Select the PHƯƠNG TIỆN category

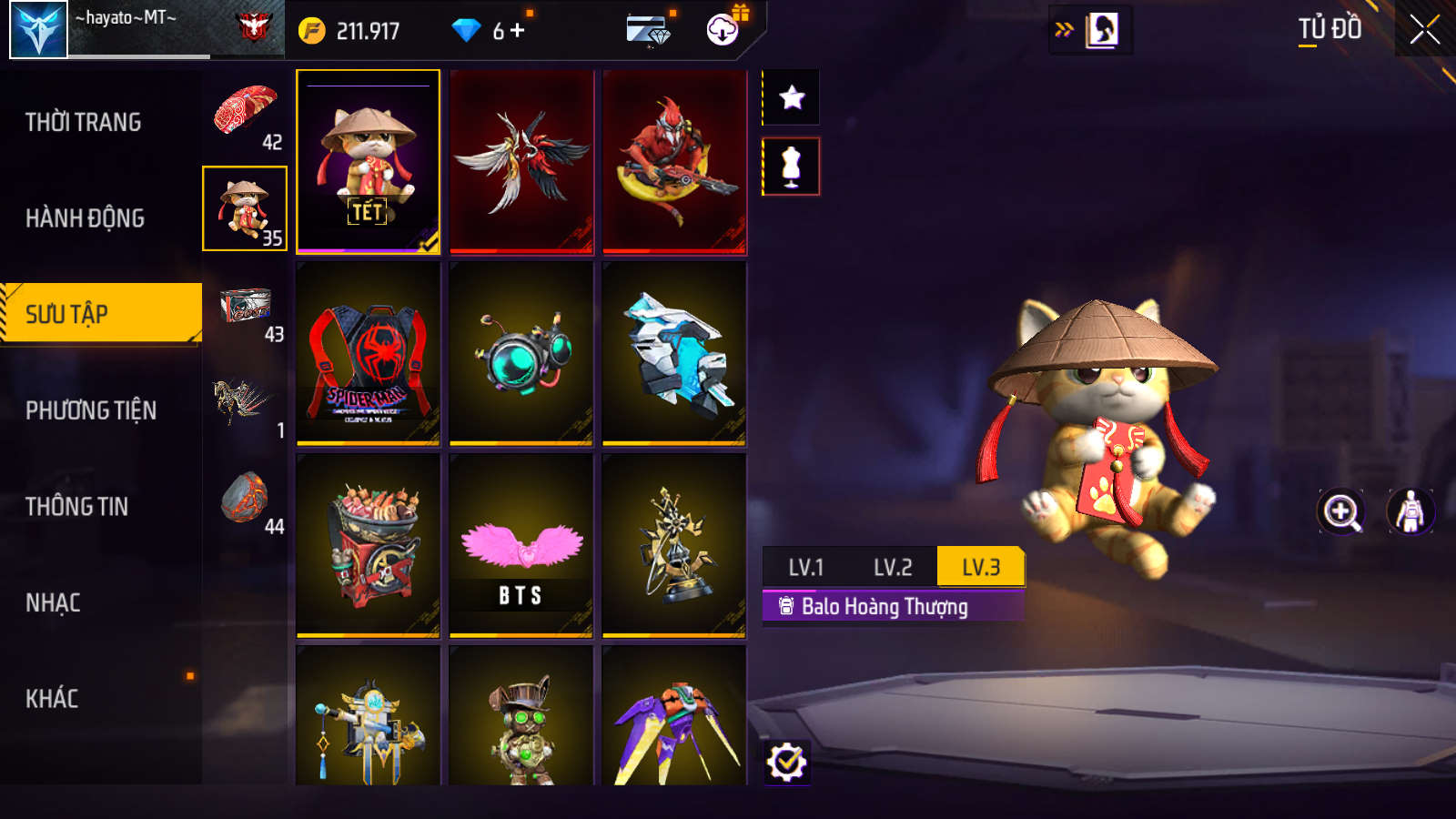click(x=91, y=410)
